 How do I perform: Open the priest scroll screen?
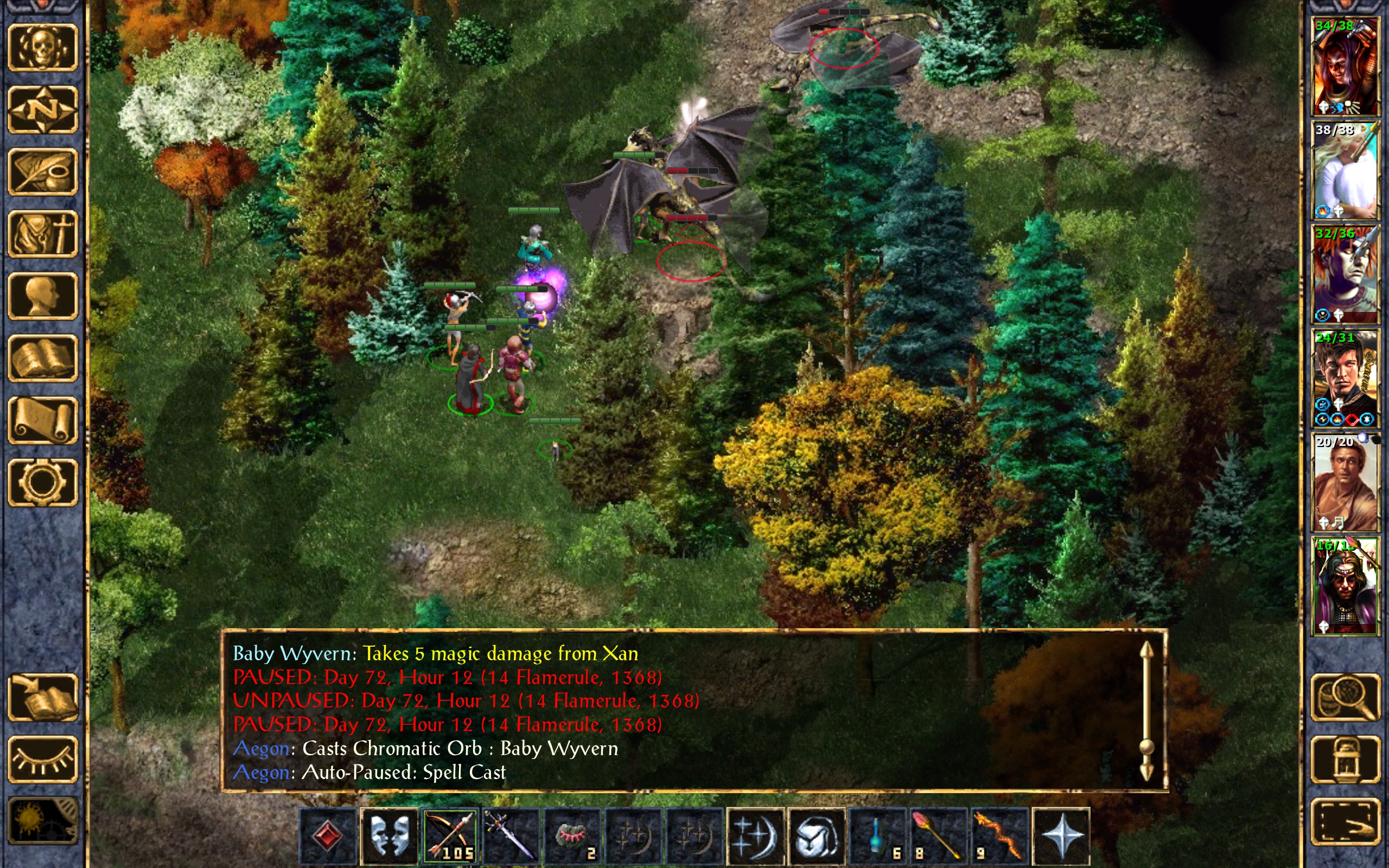(42, 420)
